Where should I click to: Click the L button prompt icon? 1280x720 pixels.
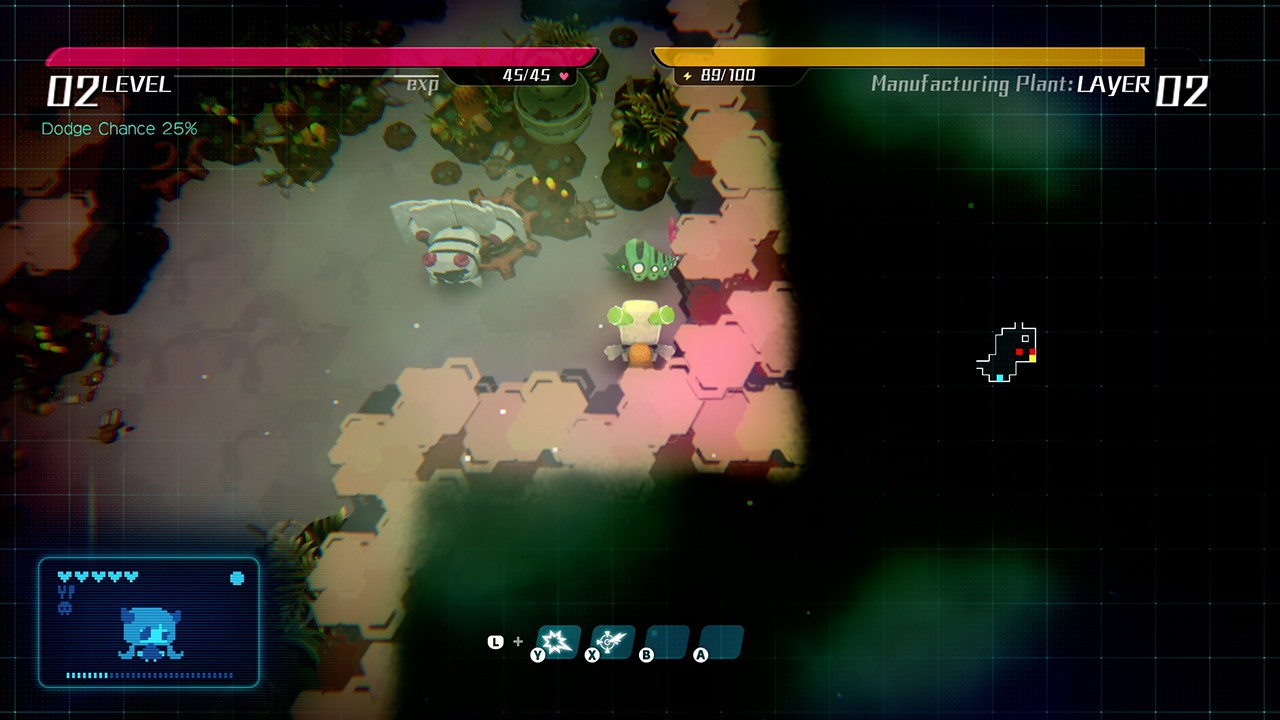point(495,641)
